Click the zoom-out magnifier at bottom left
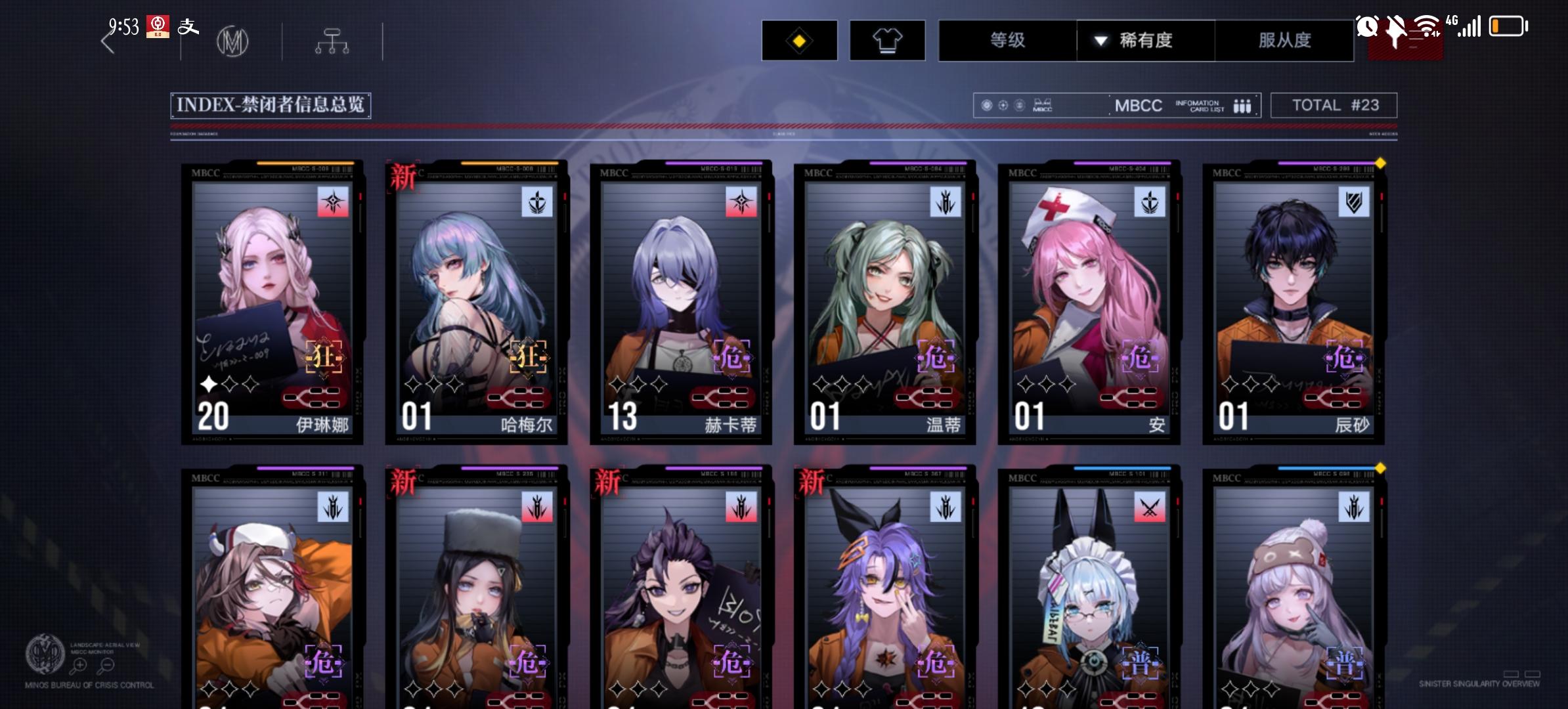This screenshot has height=709, width=1568. click(107, 664)
